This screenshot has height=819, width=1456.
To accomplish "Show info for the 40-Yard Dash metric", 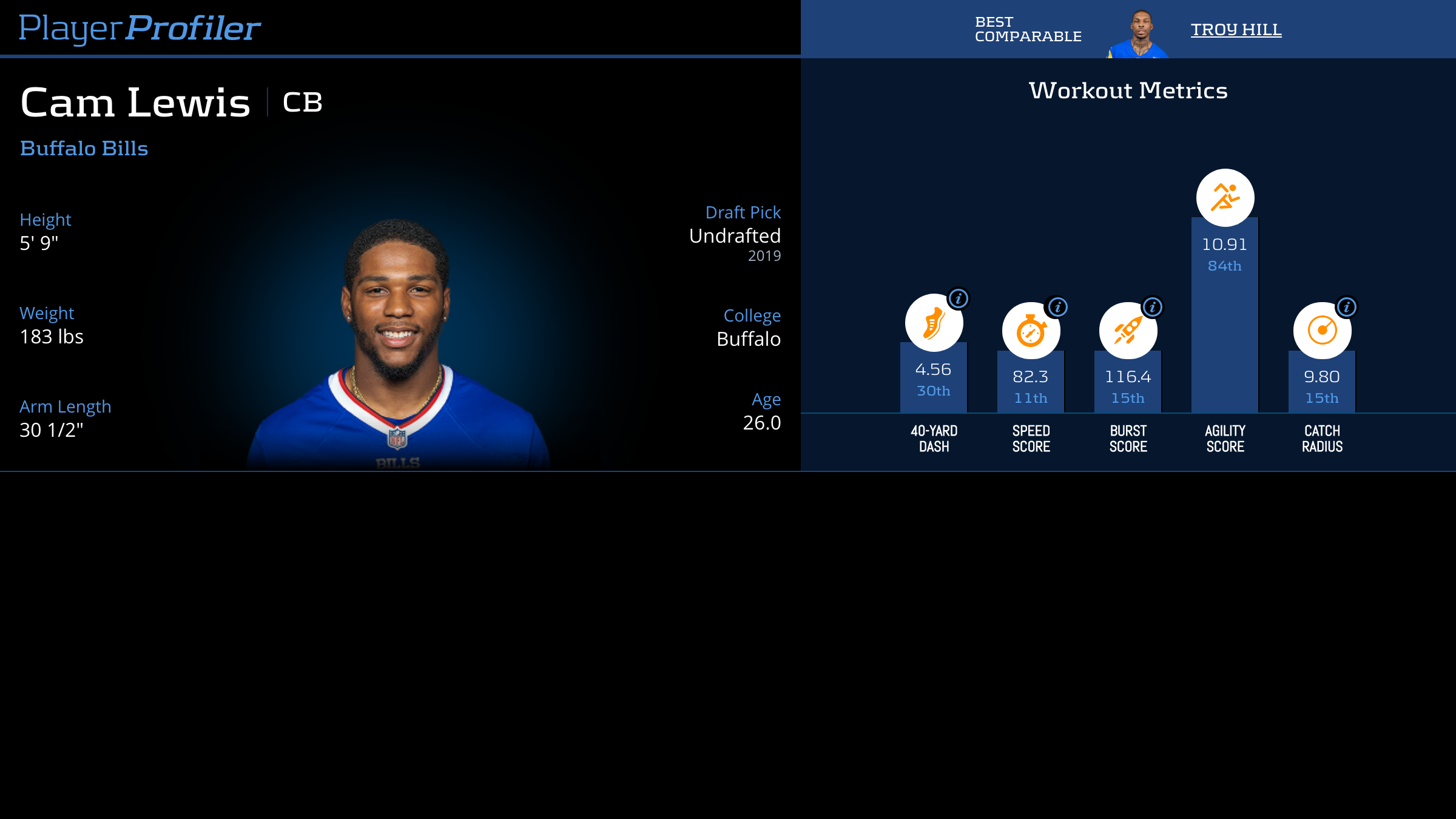I will pyautogui.click(x=959, y=298).
